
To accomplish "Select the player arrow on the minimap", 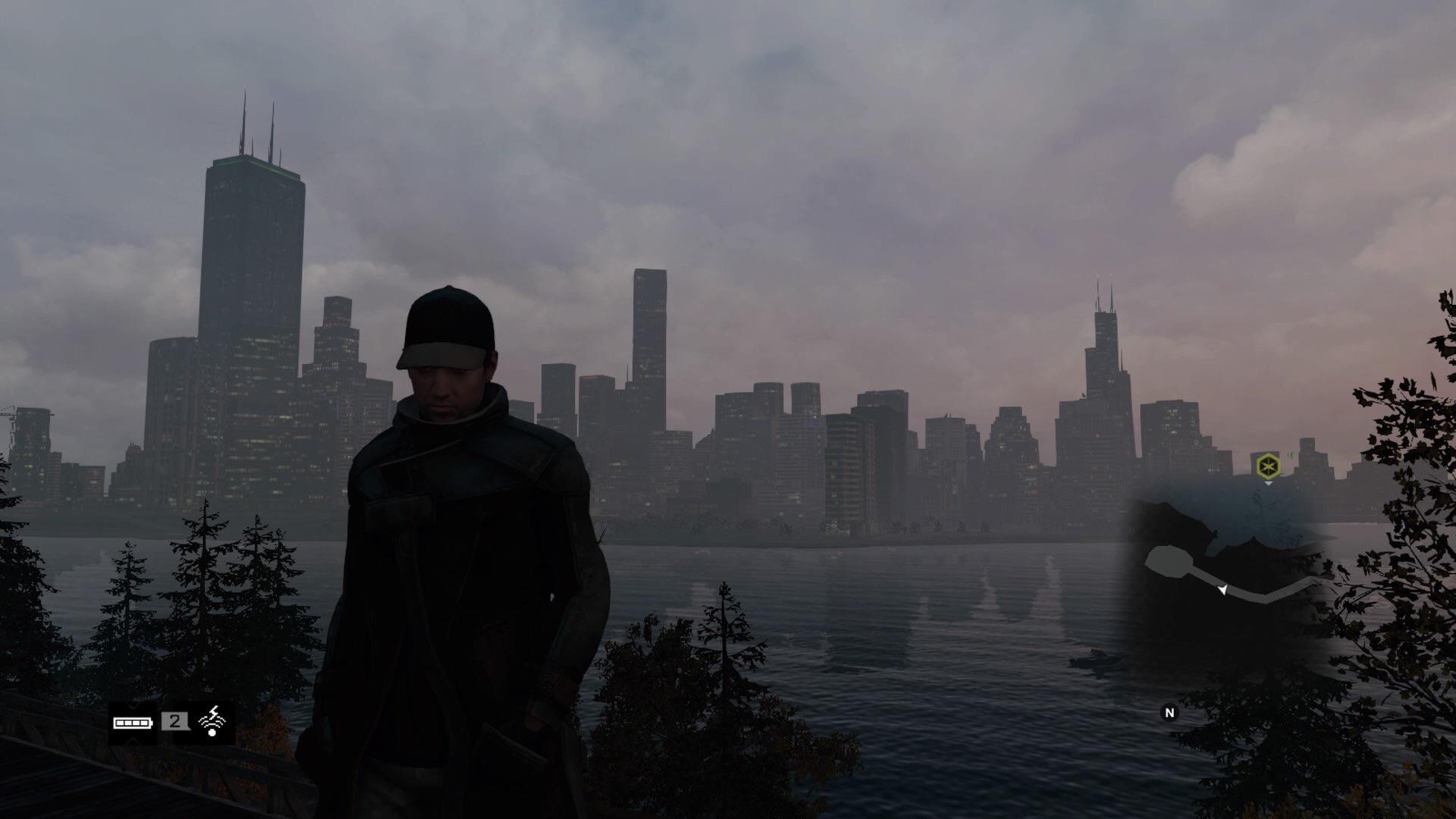I will 1222,590.
